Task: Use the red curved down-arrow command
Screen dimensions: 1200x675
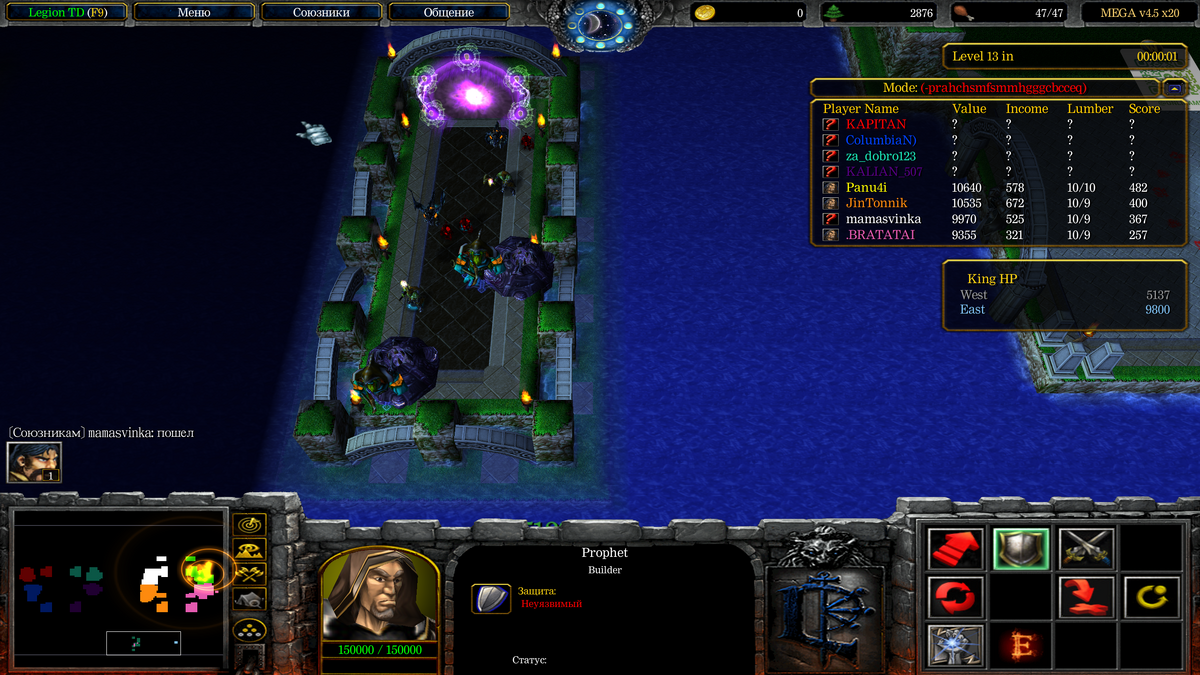Action: pos(1086,597)
